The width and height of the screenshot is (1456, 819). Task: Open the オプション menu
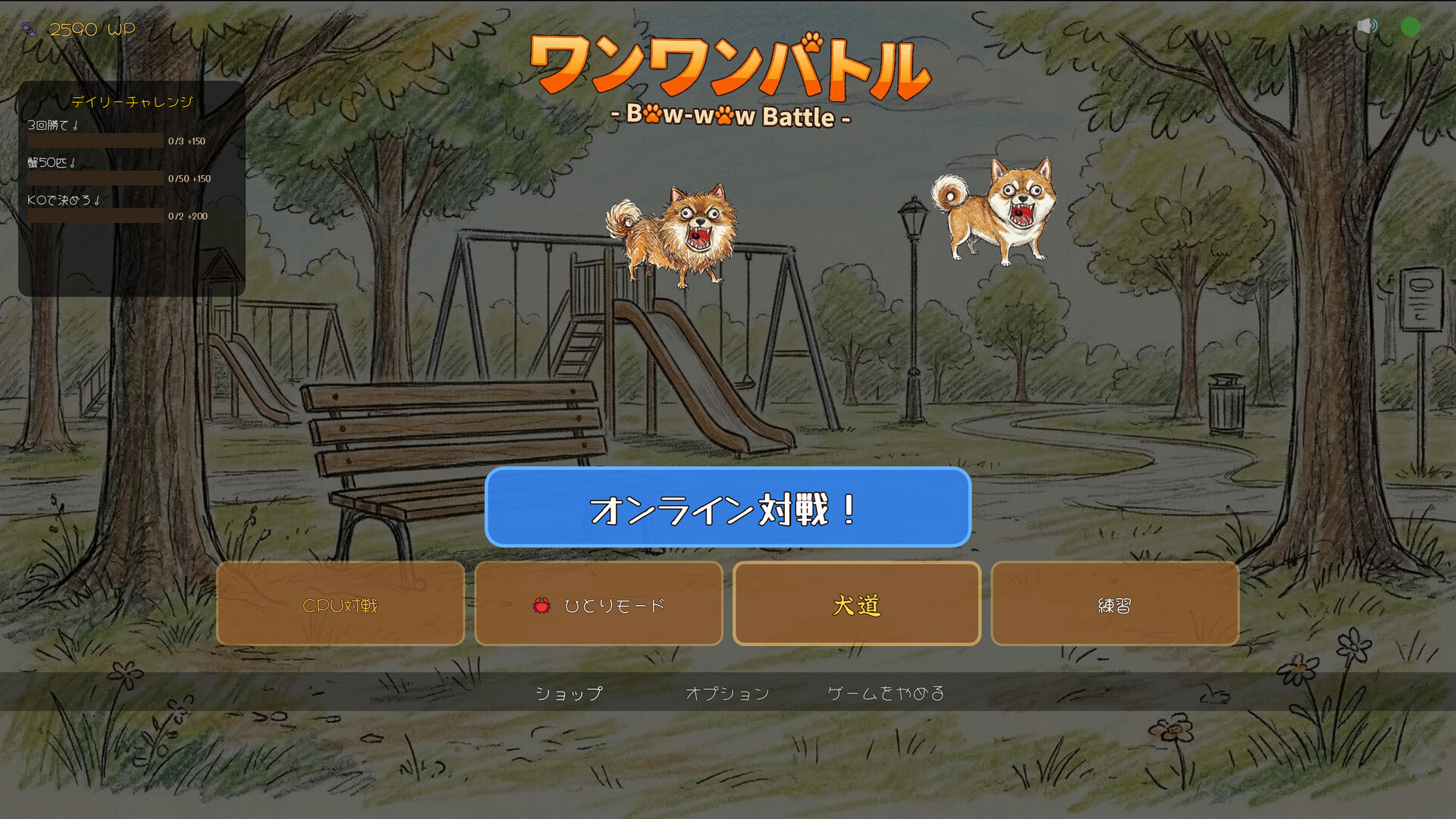pyautogui.click(x=728, y=692)
